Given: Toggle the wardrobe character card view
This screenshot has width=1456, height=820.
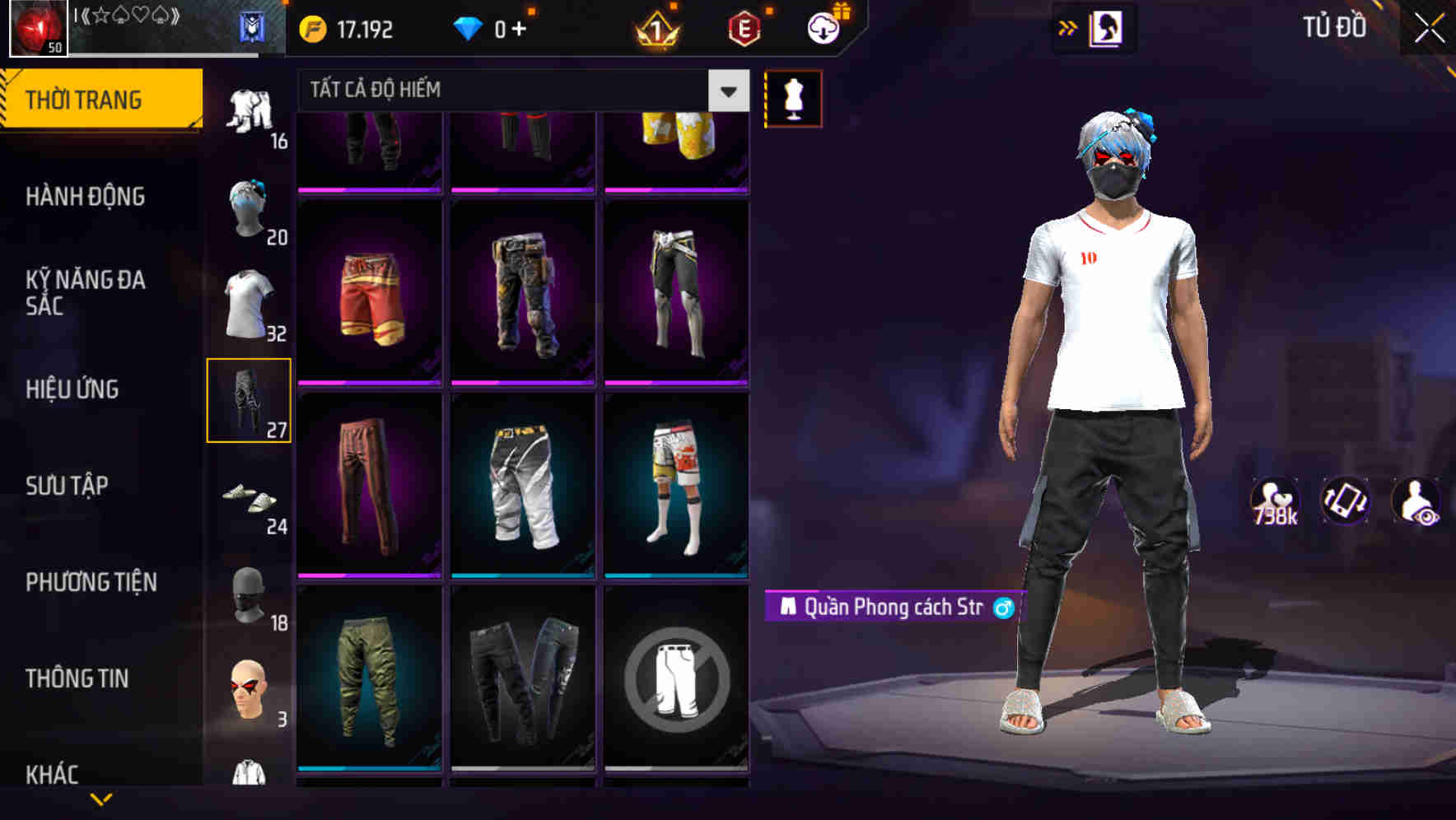Looking at the screenshot, I should click(x=1106, y=27).
